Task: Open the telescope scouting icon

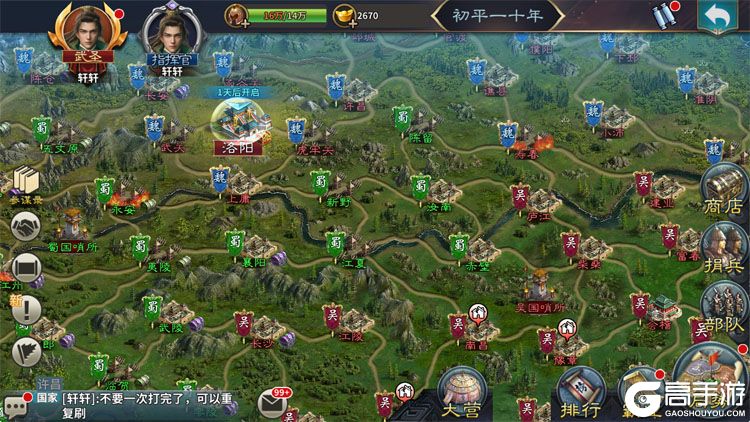Action: click(x=665, y=18)
